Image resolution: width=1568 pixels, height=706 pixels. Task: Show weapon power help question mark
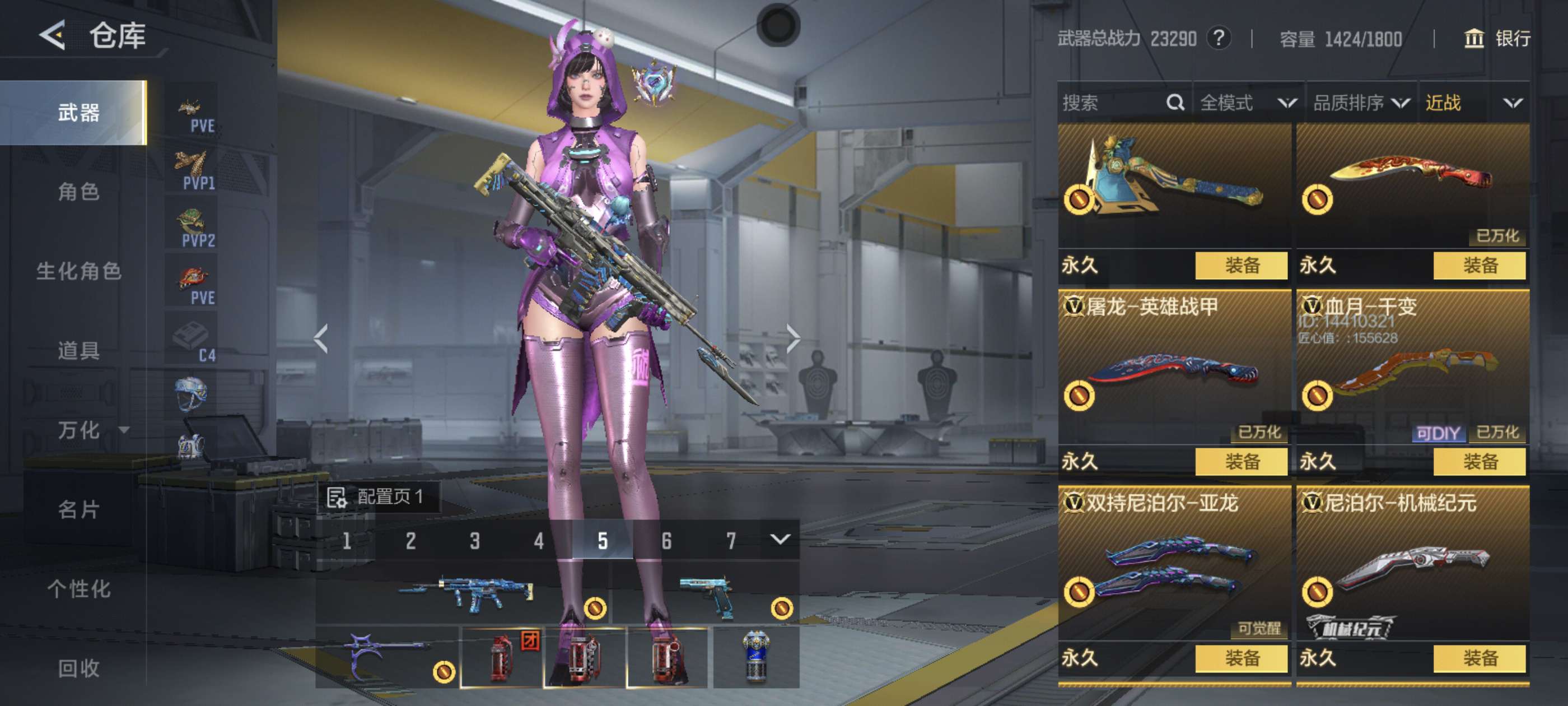point(1219,38)
